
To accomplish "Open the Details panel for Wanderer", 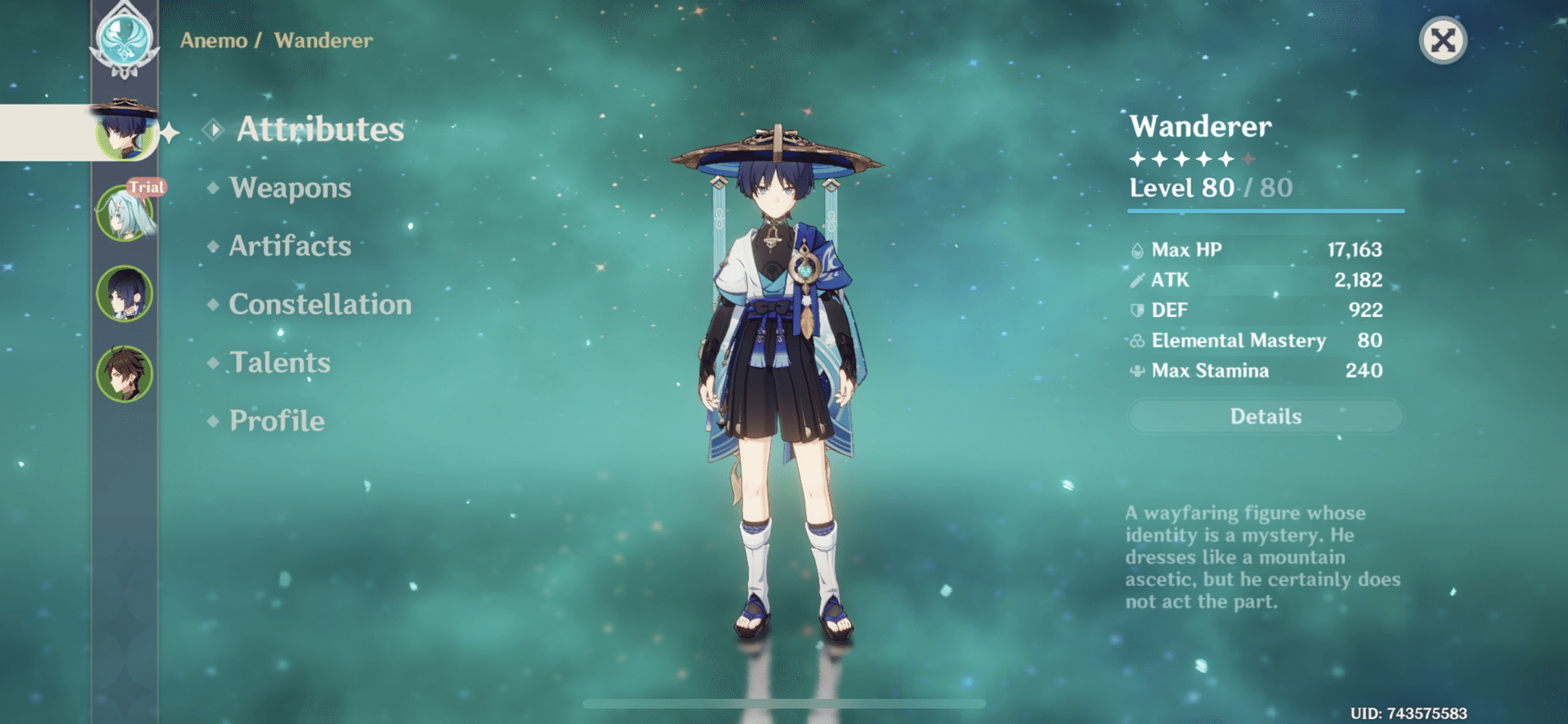I will [x=1266, y=416].
